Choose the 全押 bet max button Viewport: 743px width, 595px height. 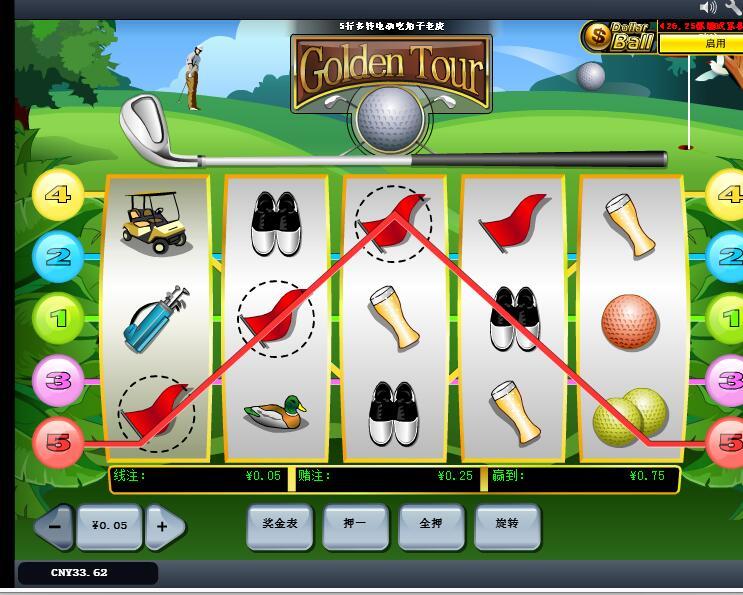(x=431, y=524)
